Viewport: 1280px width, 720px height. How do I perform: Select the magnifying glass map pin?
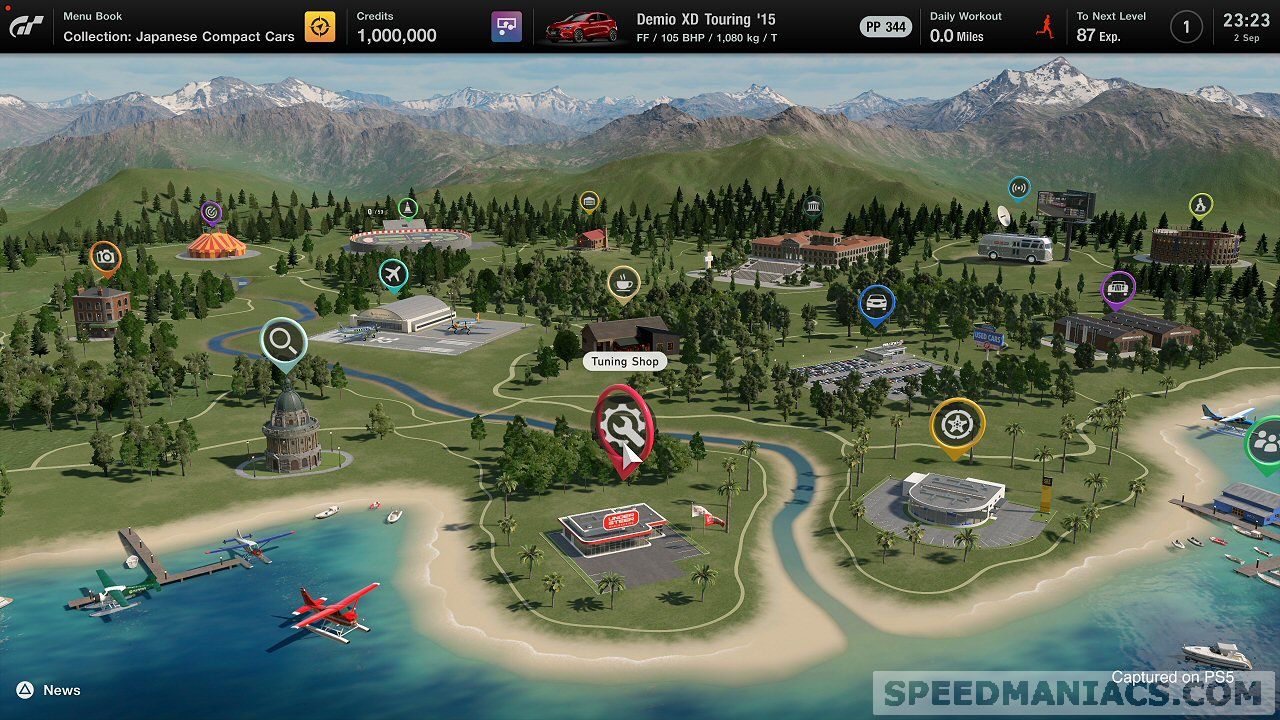click(x=283, y=342)
